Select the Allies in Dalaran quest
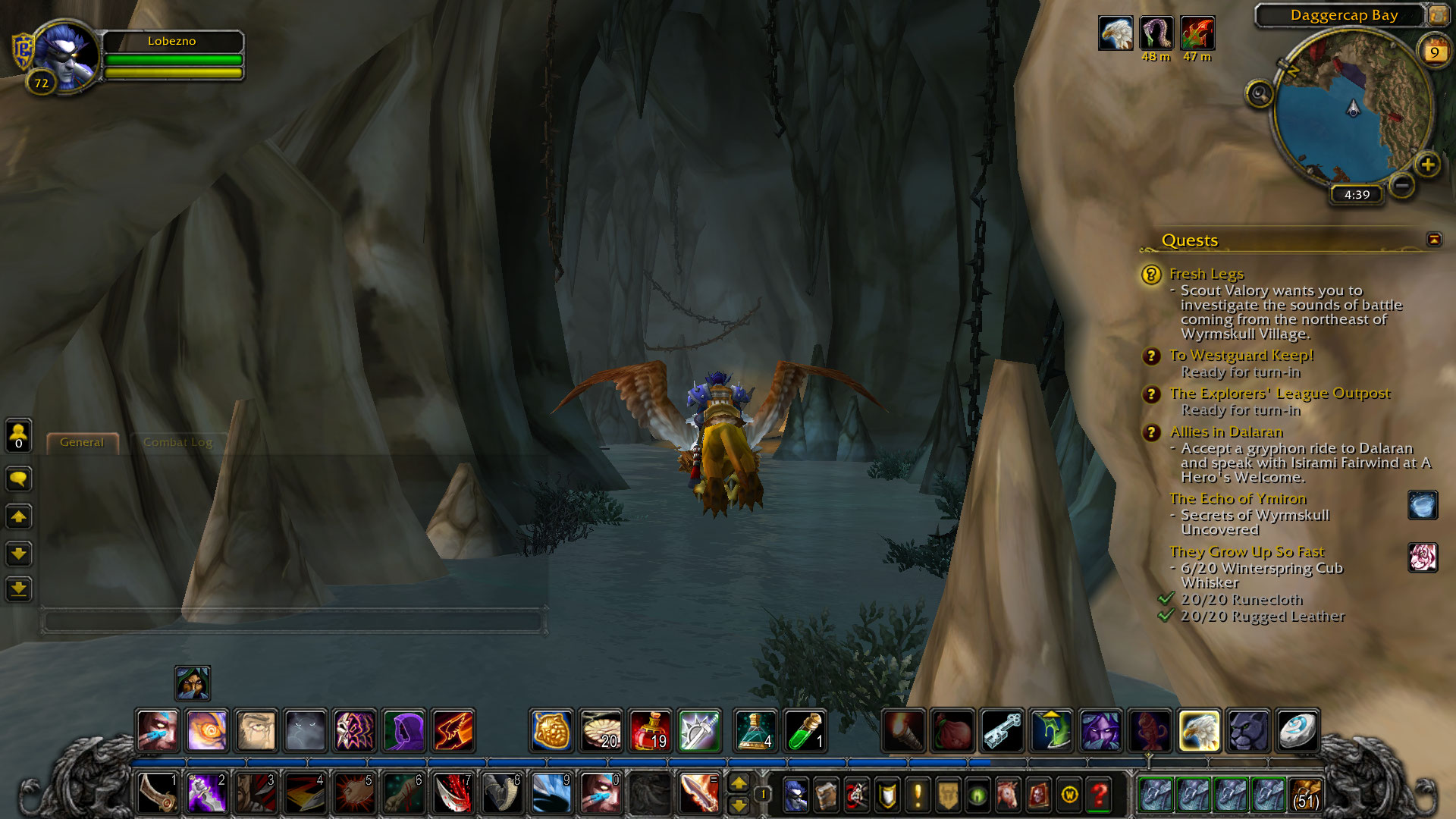Screen dimensions: 1456x819 click(1225, 432)
